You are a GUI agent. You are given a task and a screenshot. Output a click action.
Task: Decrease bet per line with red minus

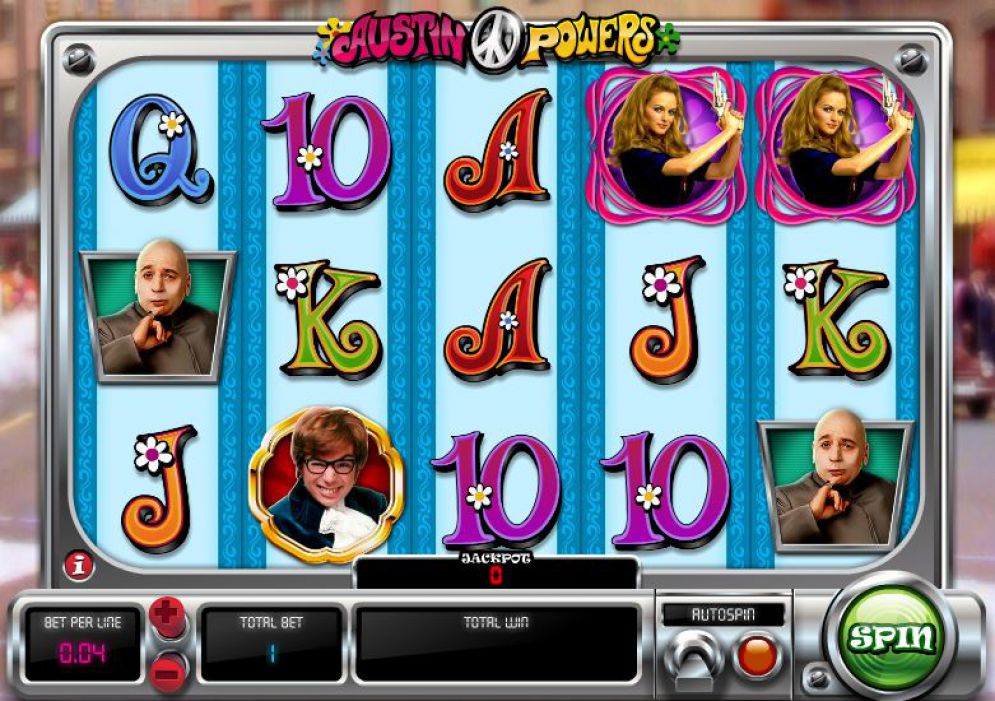[x=169, y=667]
